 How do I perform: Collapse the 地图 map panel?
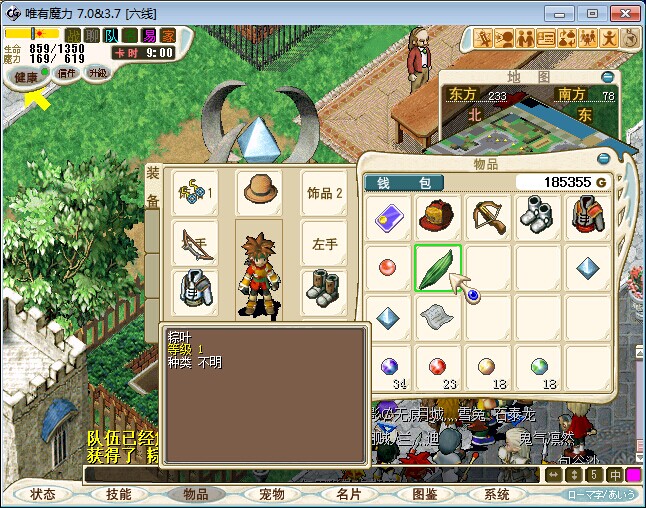[x=606, y=77]
